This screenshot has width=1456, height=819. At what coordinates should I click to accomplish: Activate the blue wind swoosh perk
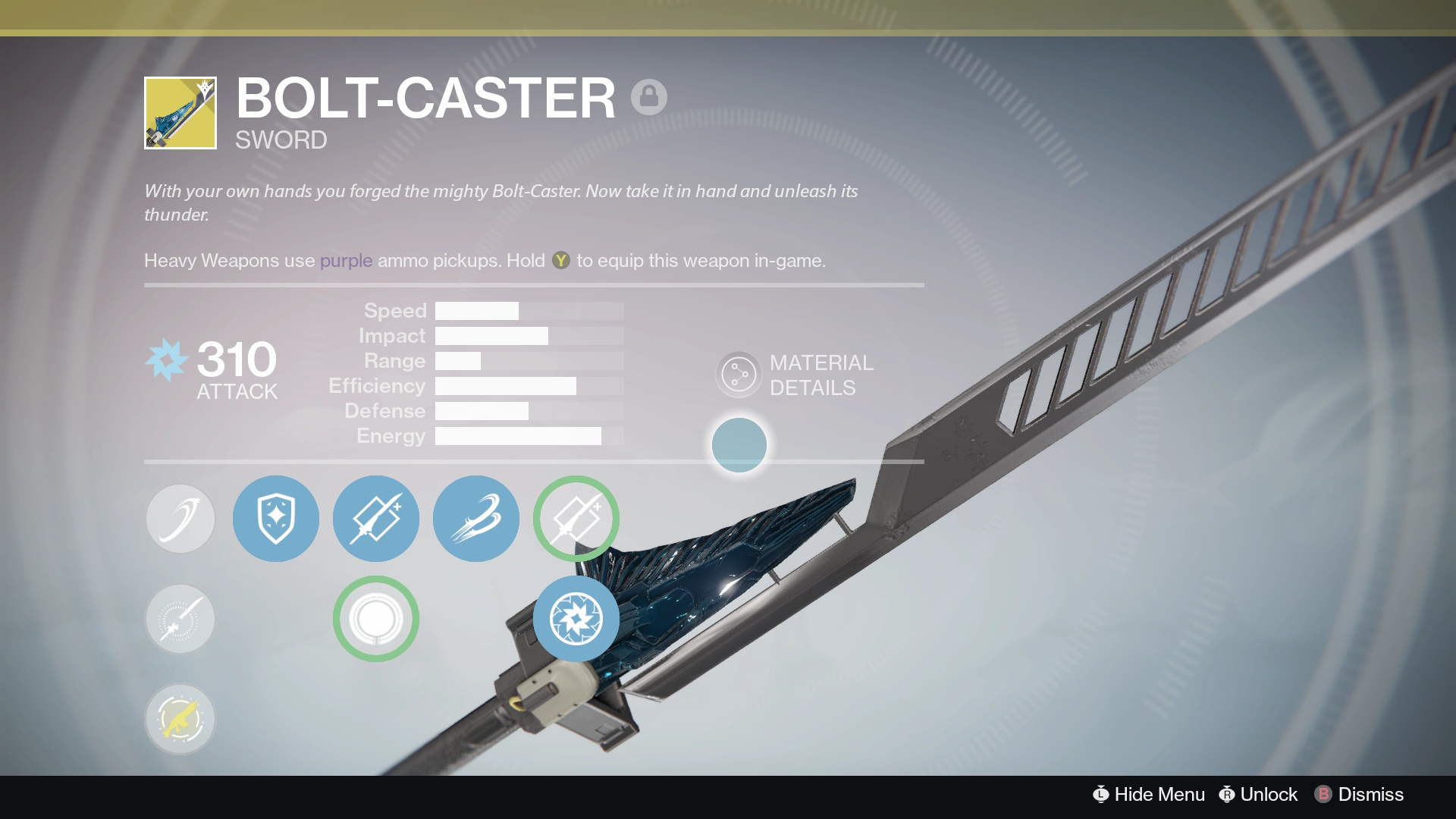coord(476,519)
